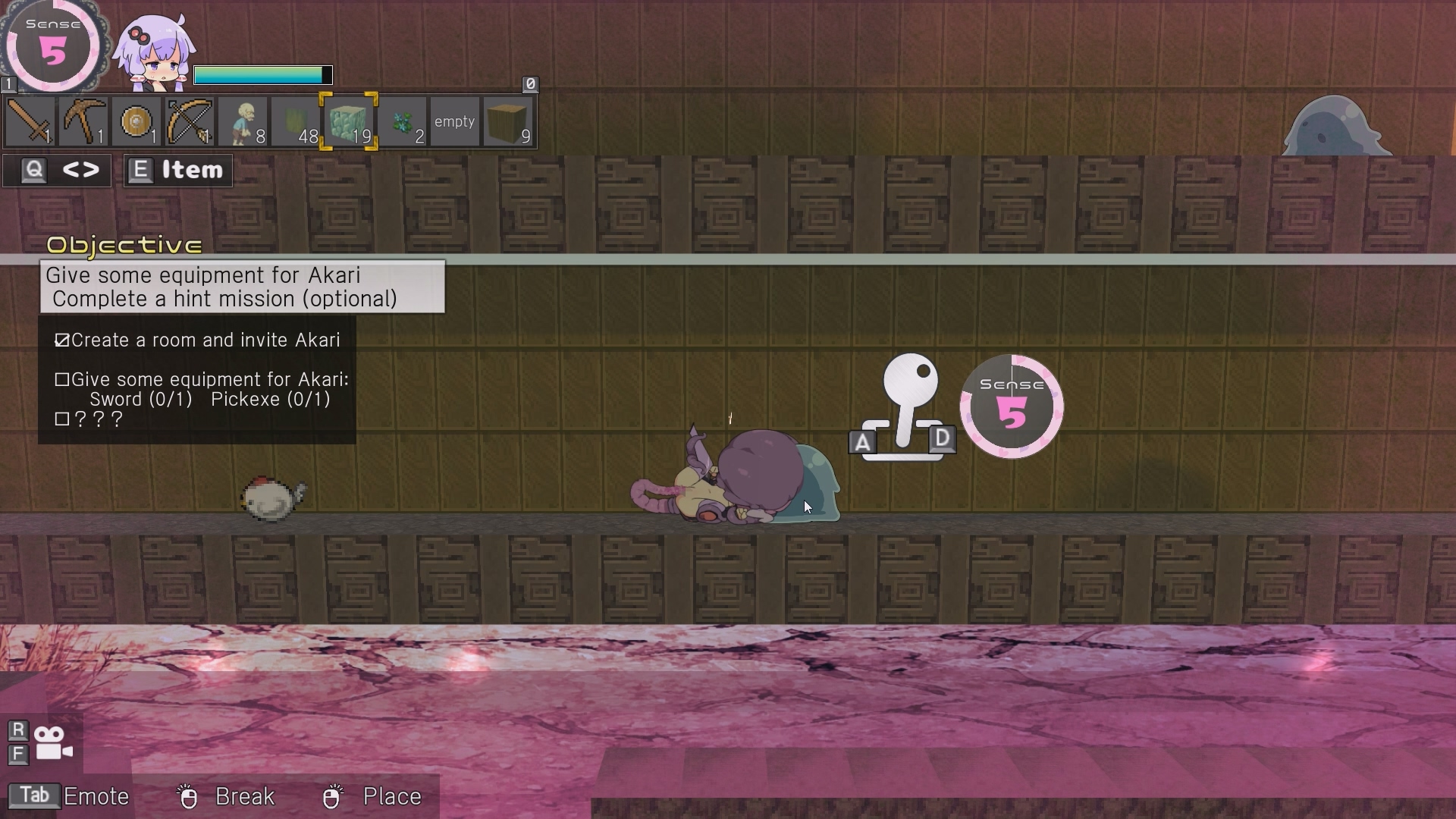The width and height of the screenshot is (1456, 819).
Task: Click the camera icon
Action: 53,743
